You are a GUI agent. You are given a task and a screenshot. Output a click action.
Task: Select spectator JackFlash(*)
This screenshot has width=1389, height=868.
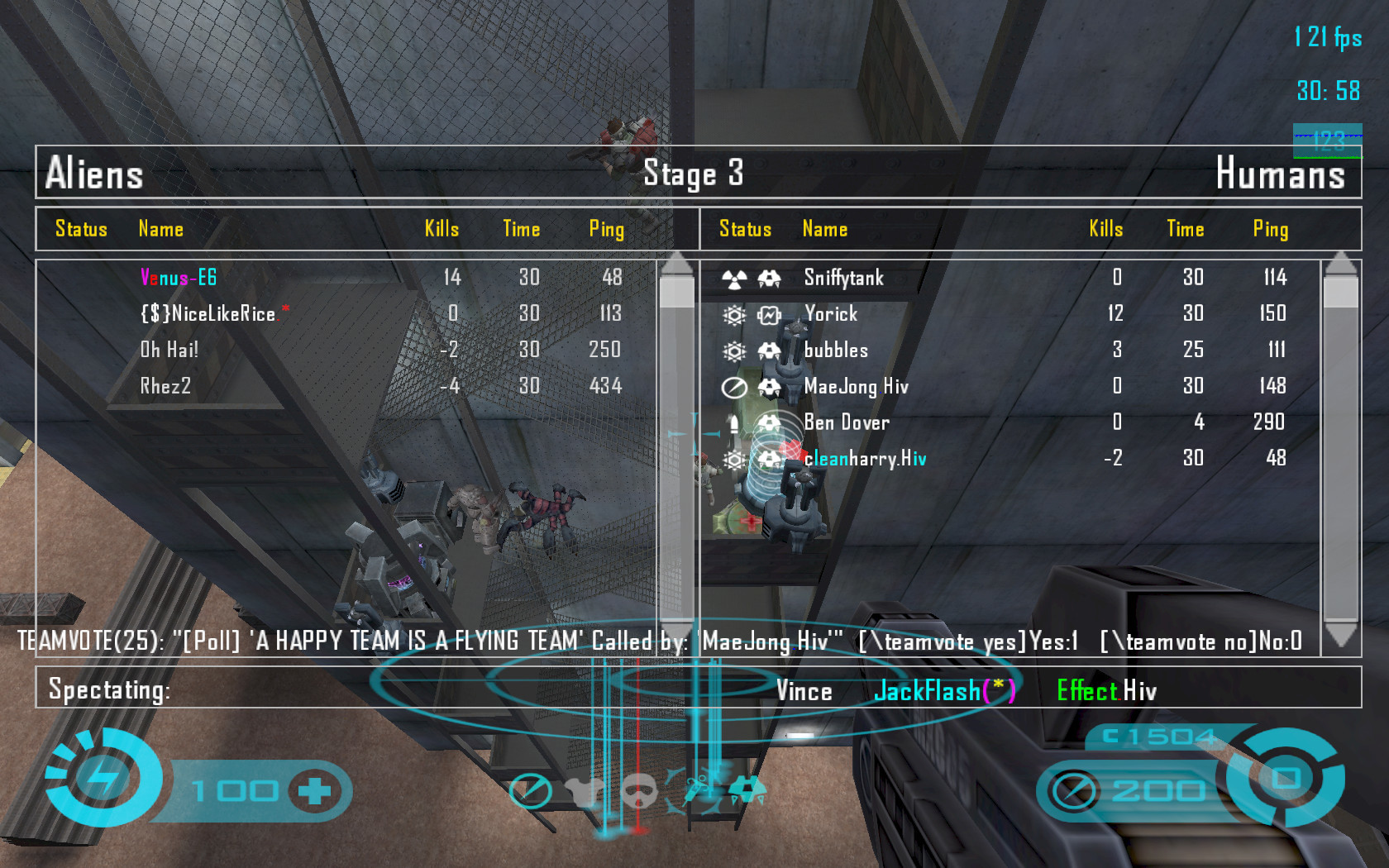944,691
